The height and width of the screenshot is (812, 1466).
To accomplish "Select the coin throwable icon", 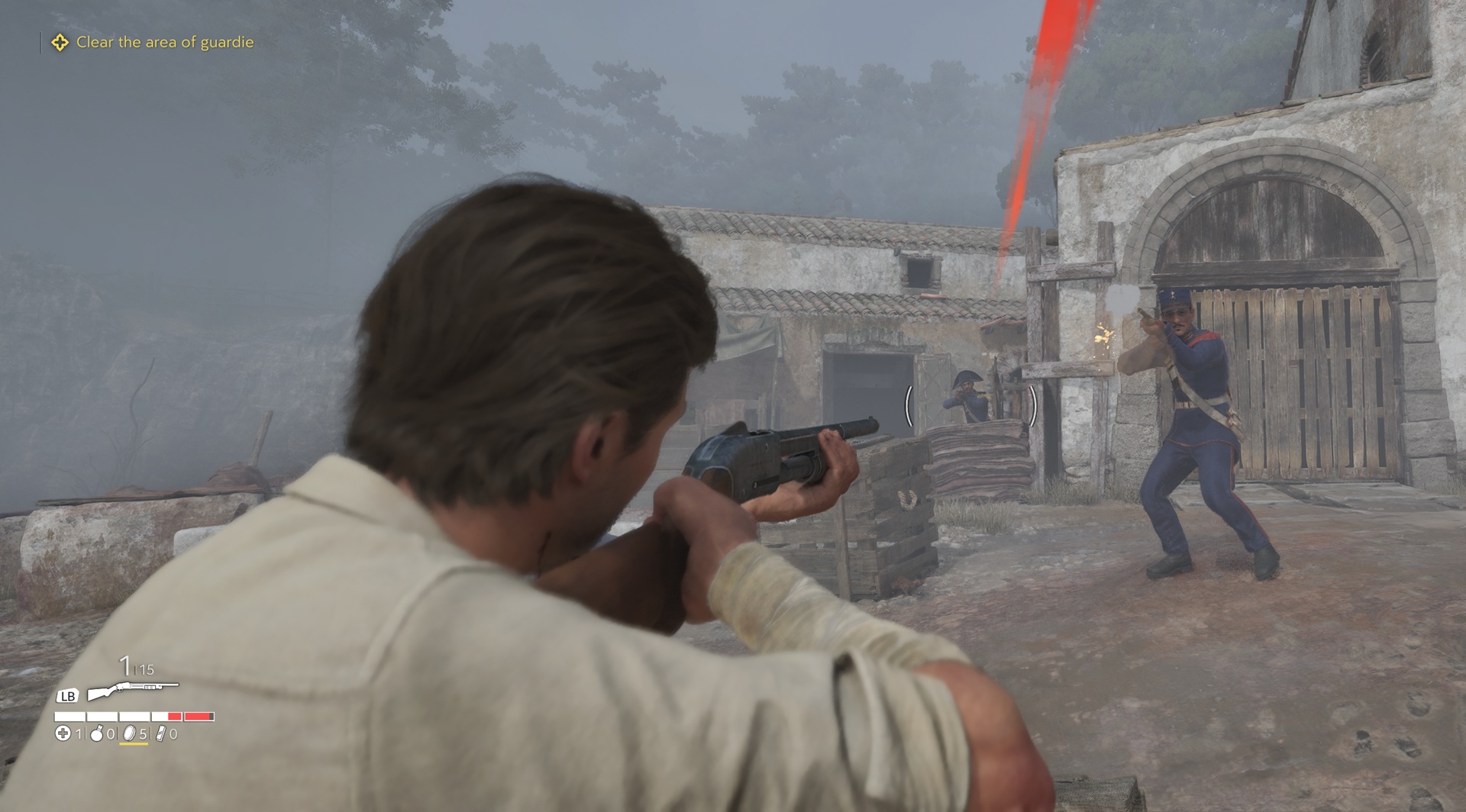I will [129, 734].
